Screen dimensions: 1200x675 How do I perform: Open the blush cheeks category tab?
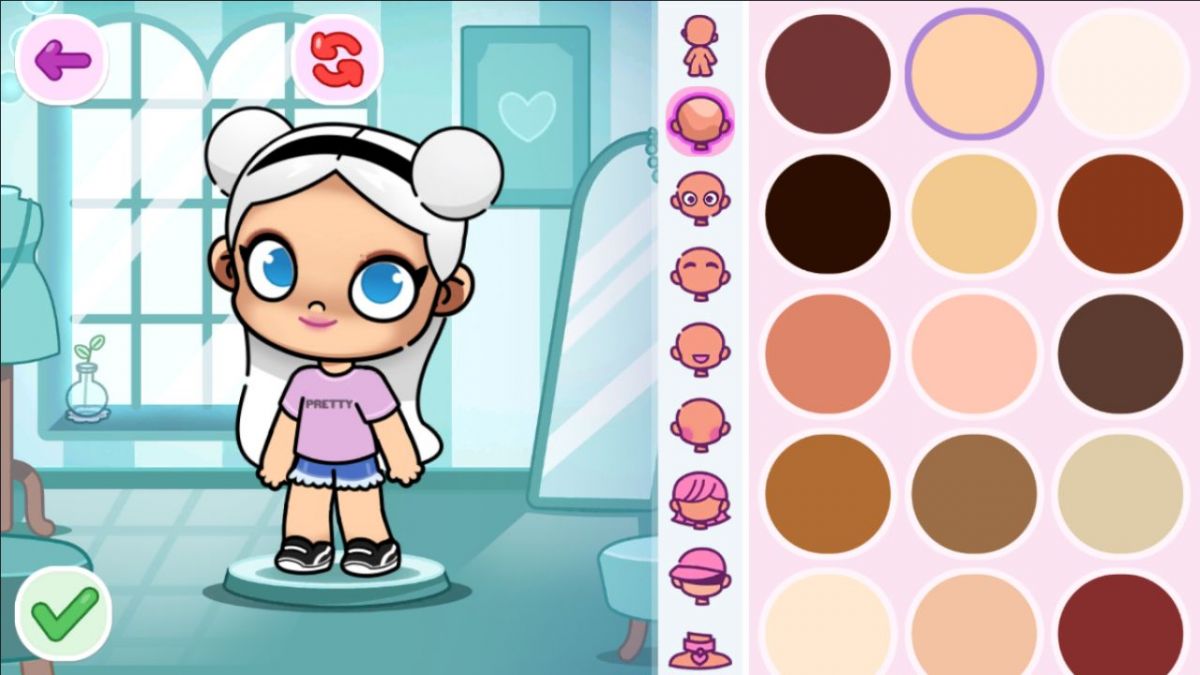pos(700,423)
